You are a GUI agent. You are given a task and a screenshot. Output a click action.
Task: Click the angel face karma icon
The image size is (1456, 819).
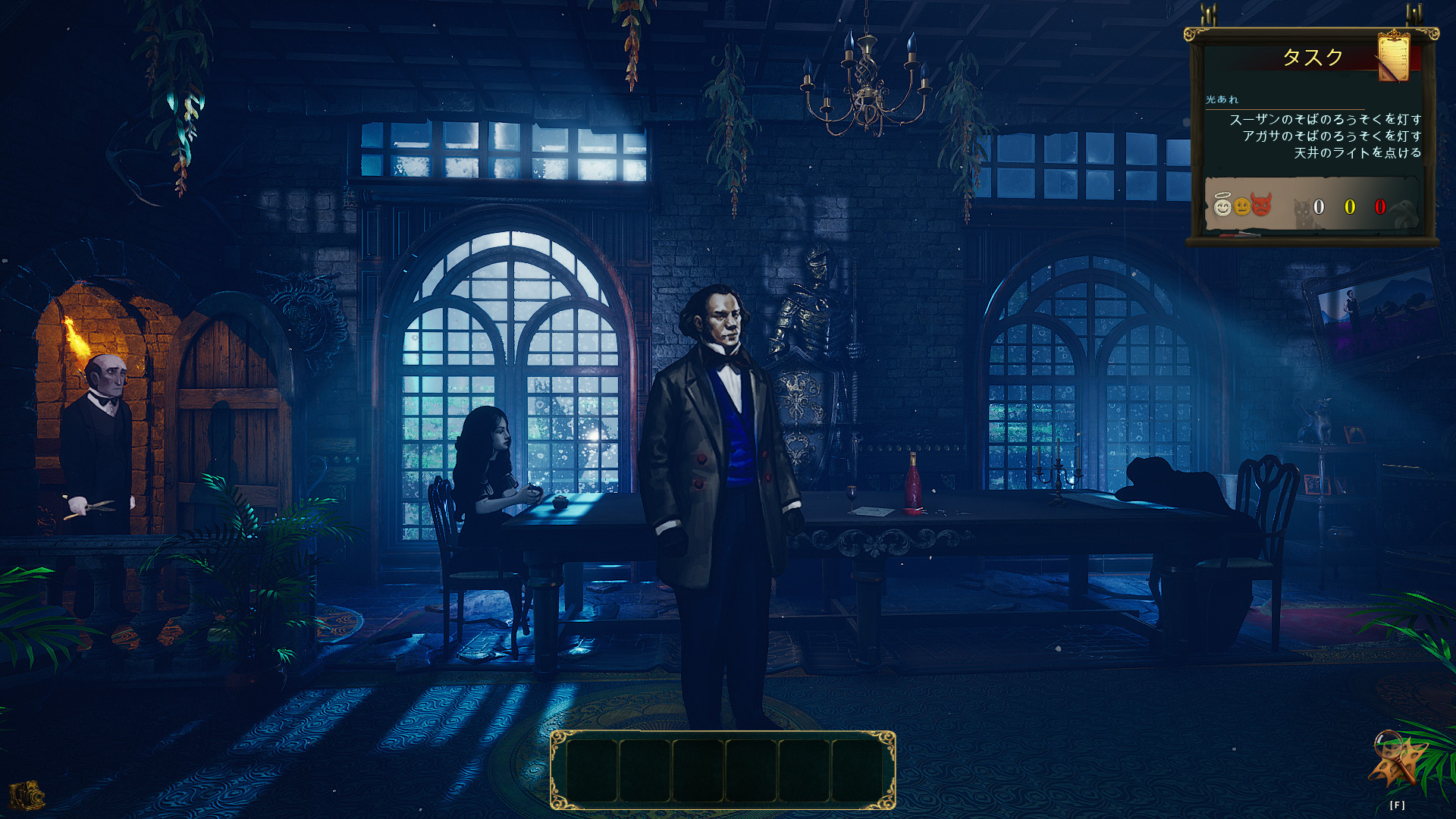point(1222,206)
